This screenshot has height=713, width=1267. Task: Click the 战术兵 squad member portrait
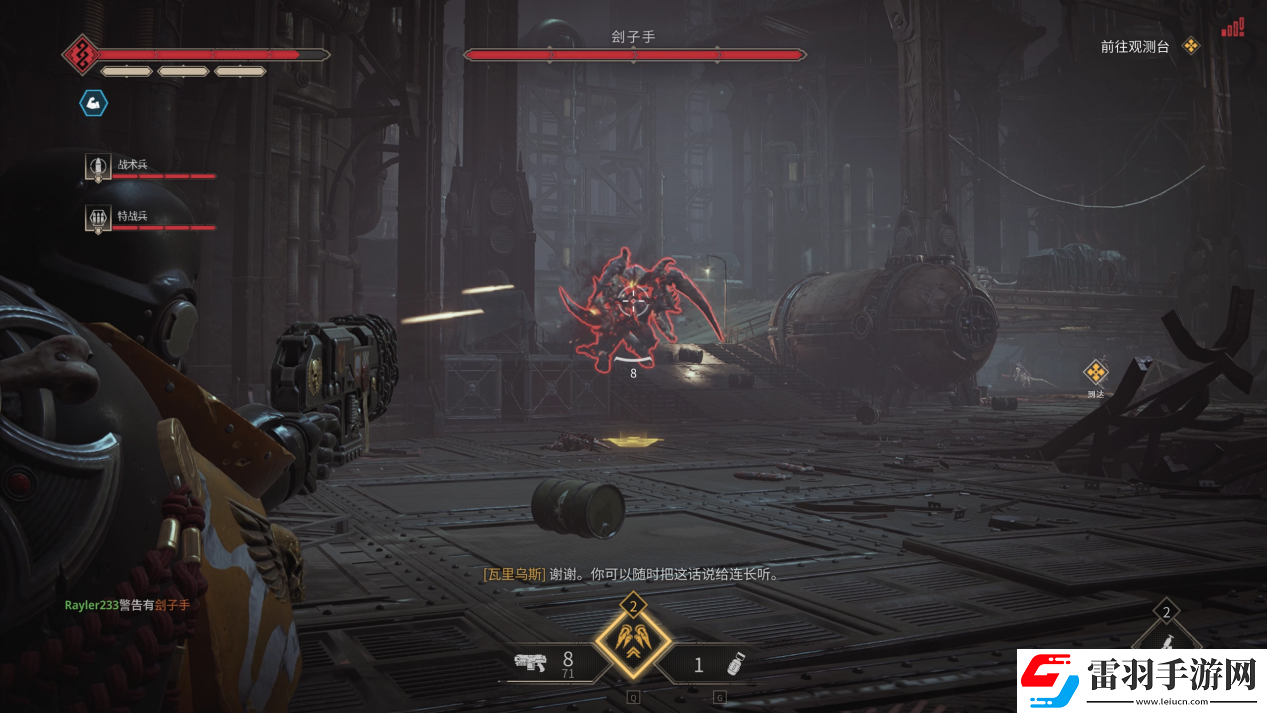98,167
